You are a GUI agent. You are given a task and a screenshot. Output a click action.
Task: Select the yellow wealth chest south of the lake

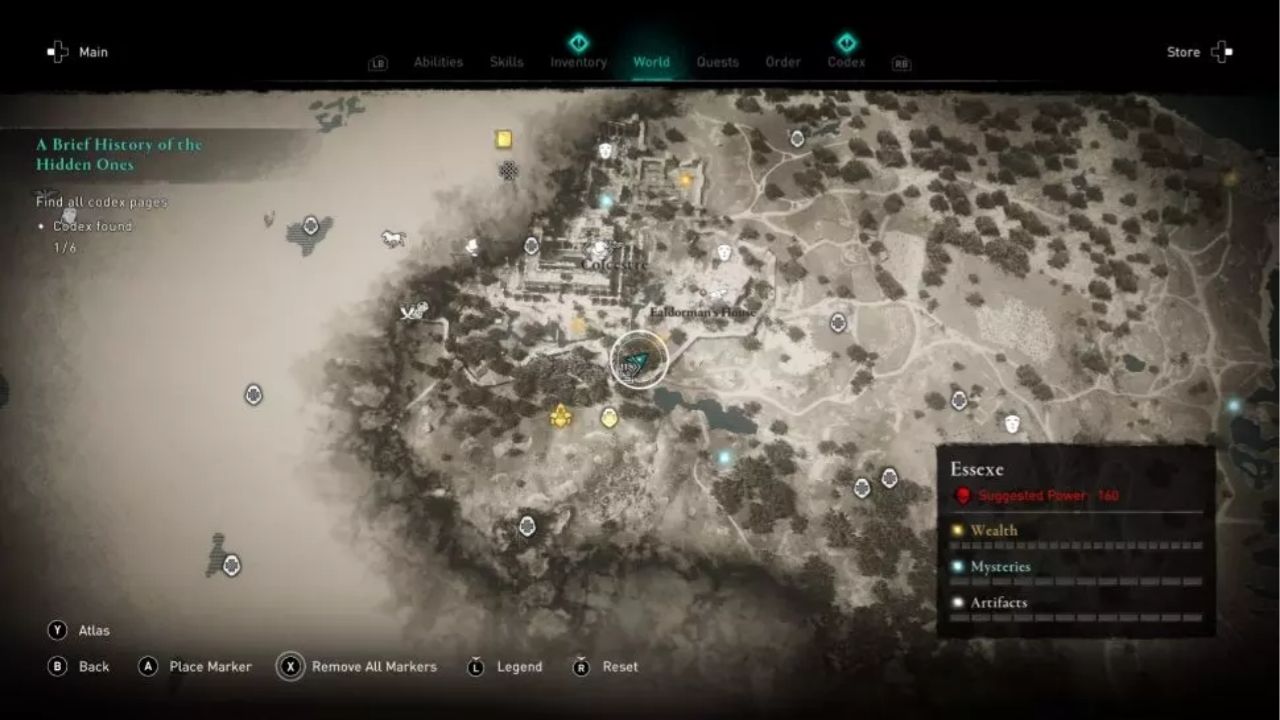[x=608, y=418]
